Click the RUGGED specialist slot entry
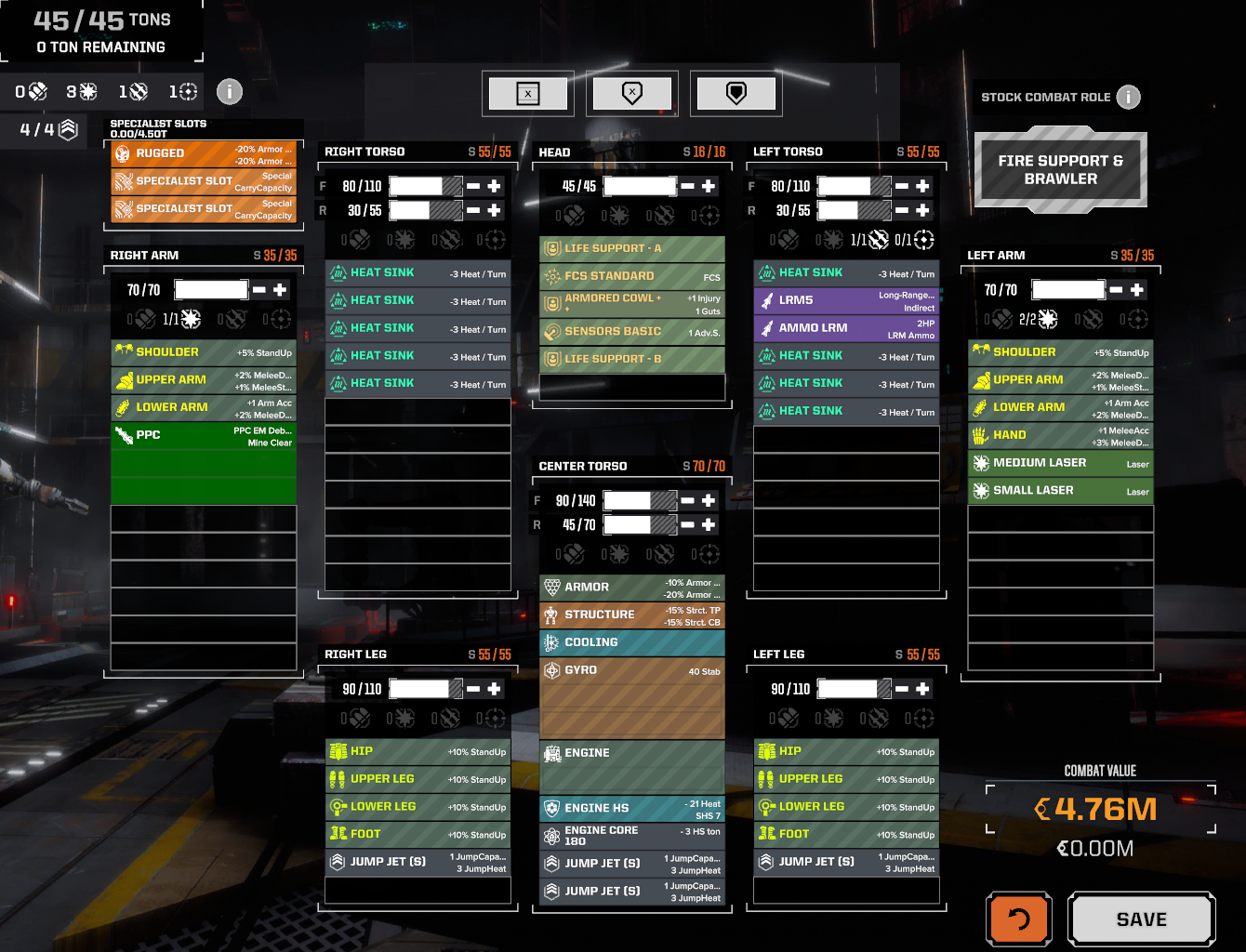This screenshot has height=952, width=1246. coord(203,153)
